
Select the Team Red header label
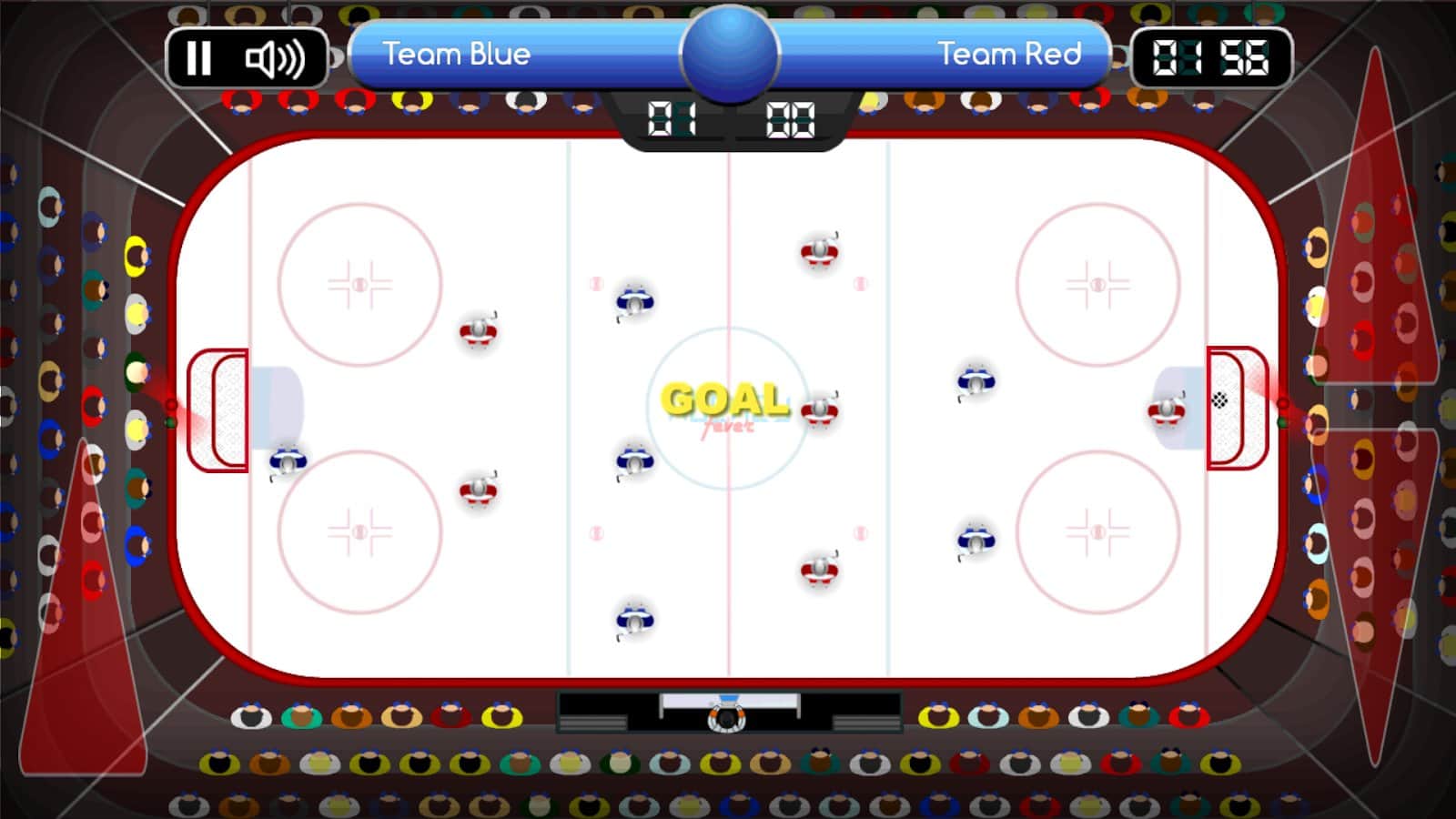point(1010,55)
